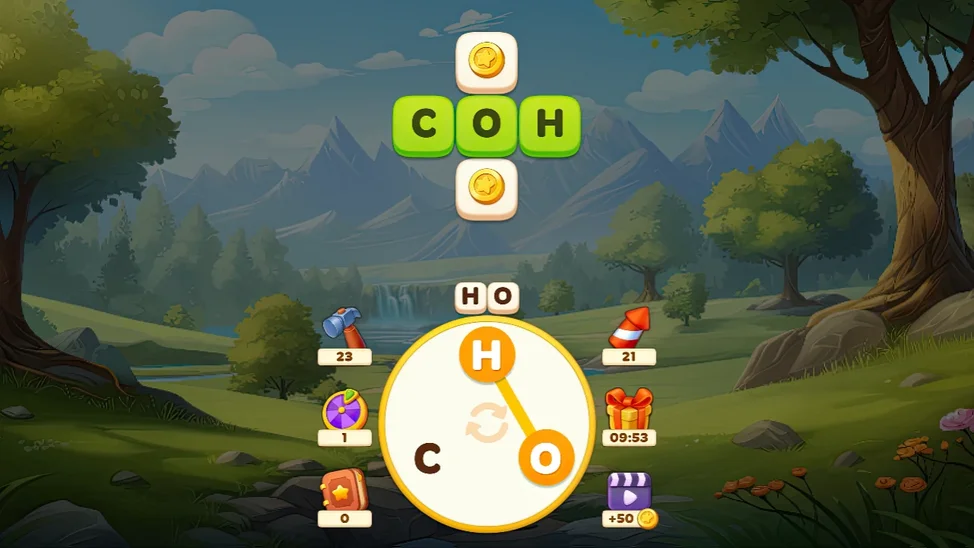The image size is (974, 548).
Task: Claim the timed gift box
Action: (629, 409)
